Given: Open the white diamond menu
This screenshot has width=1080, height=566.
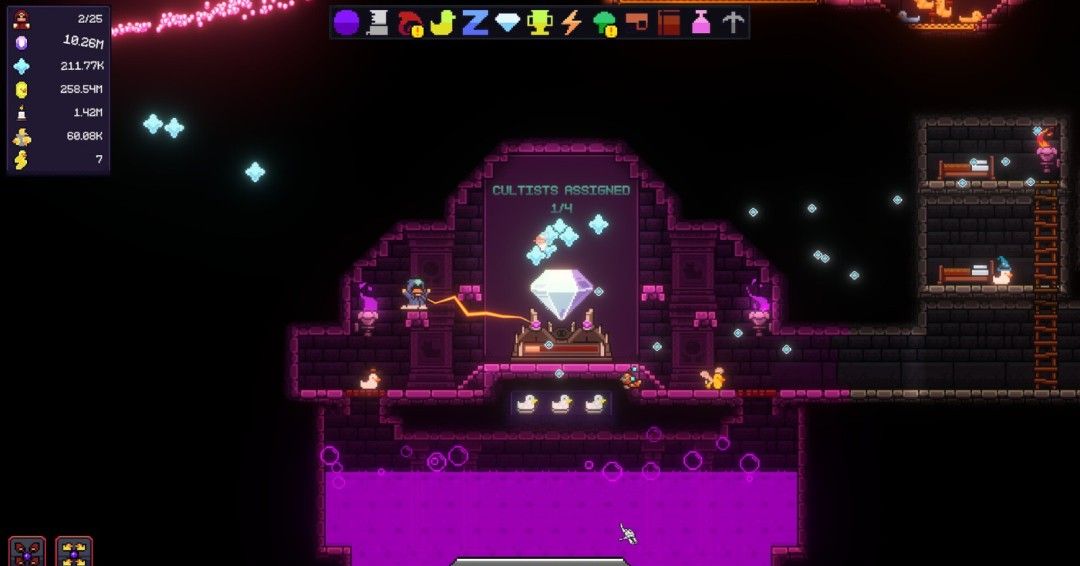Looking at the screenshot, I should pyautogui.click(x=508, y=22).
